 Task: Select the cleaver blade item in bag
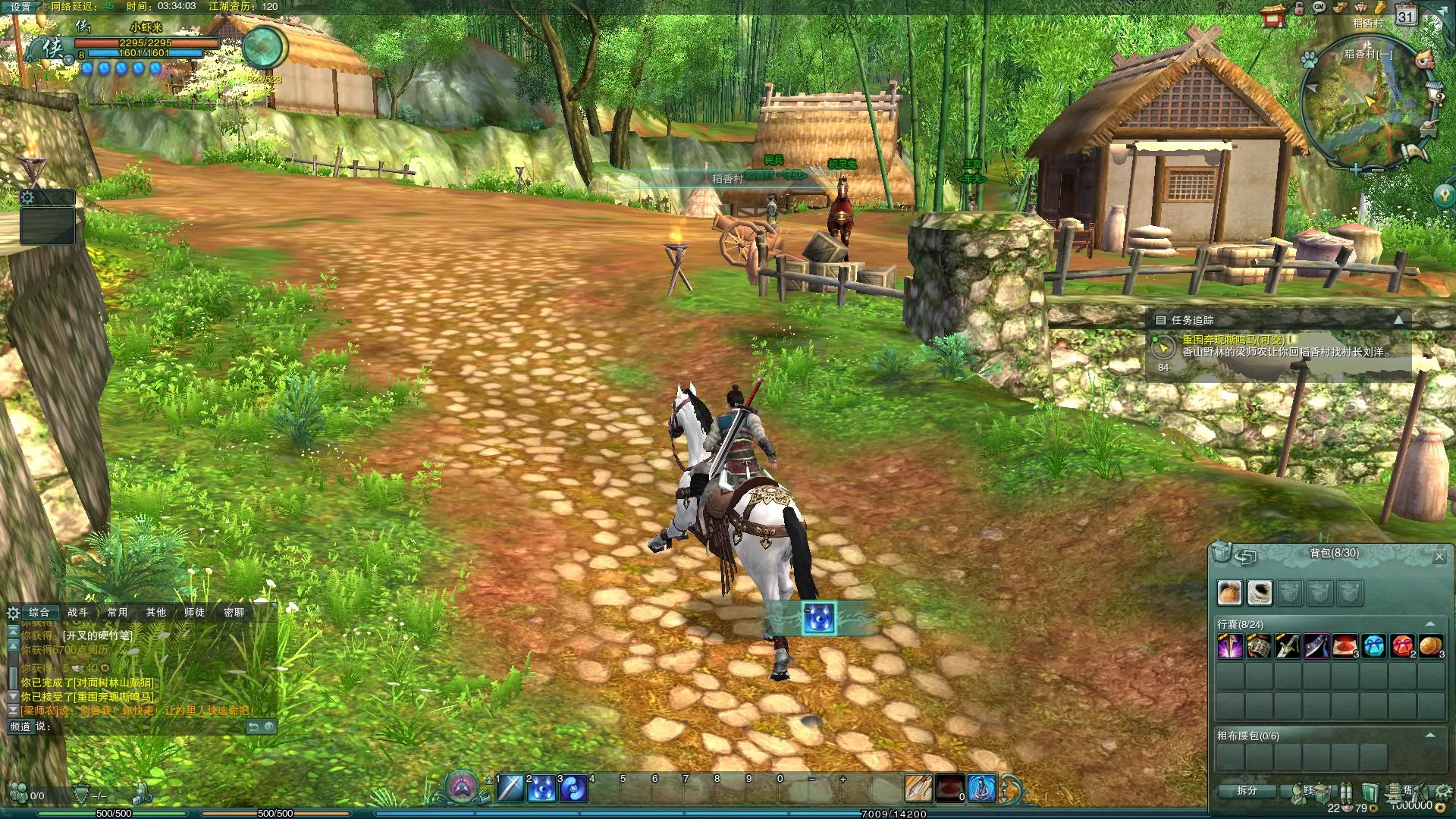[1316, 646]
